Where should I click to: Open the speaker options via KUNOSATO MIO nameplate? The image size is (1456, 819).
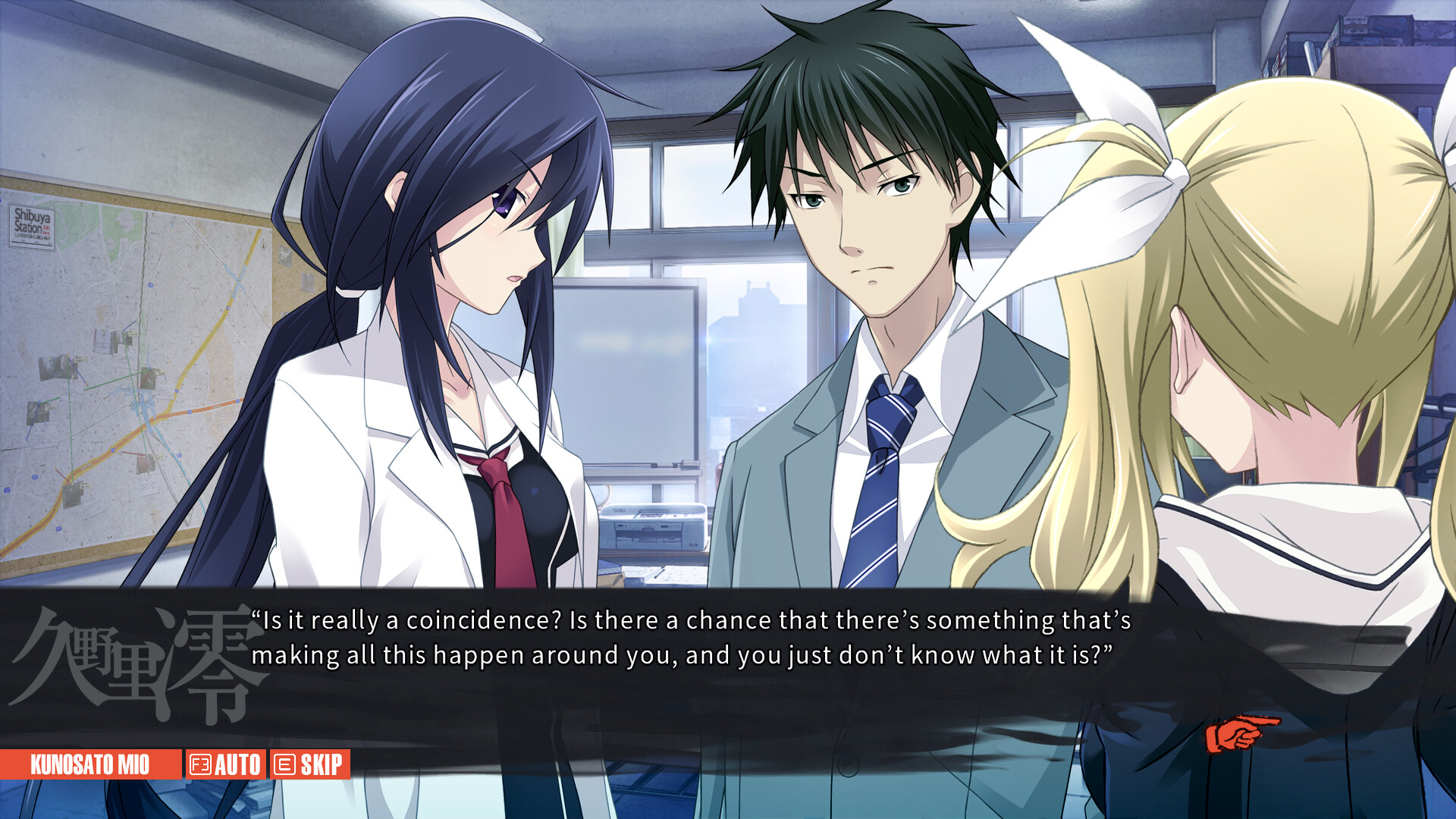tap(91, 764)
